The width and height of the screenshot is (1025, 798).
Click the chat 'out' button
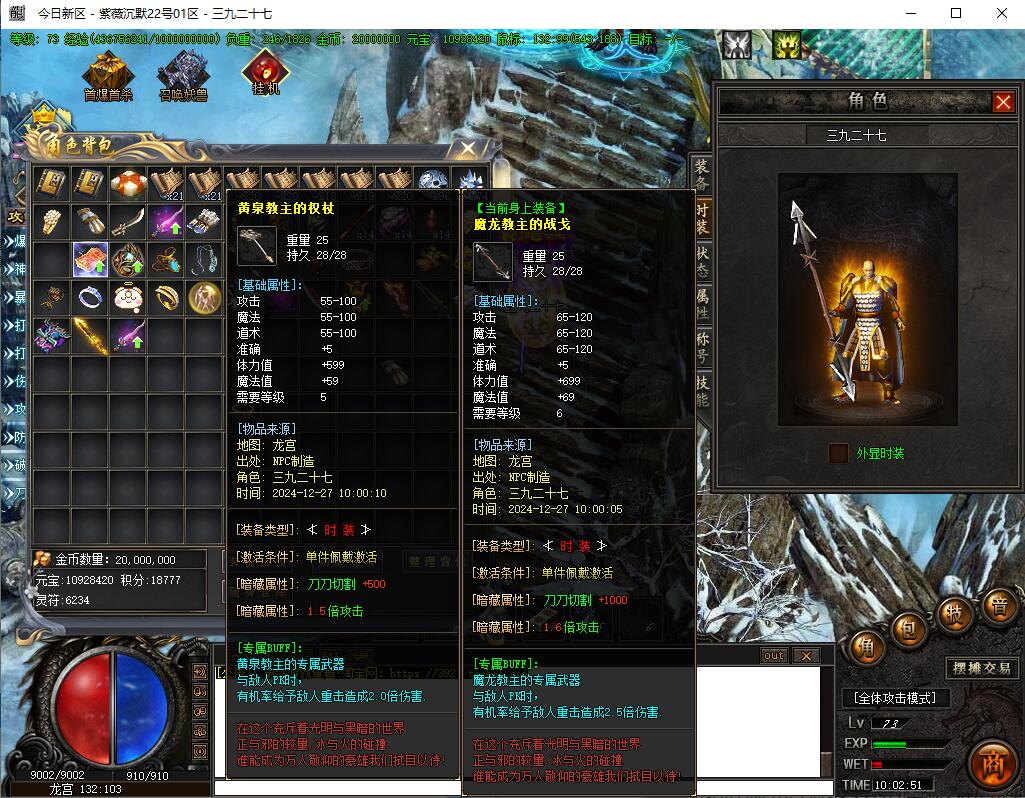[x=773, y=656]
